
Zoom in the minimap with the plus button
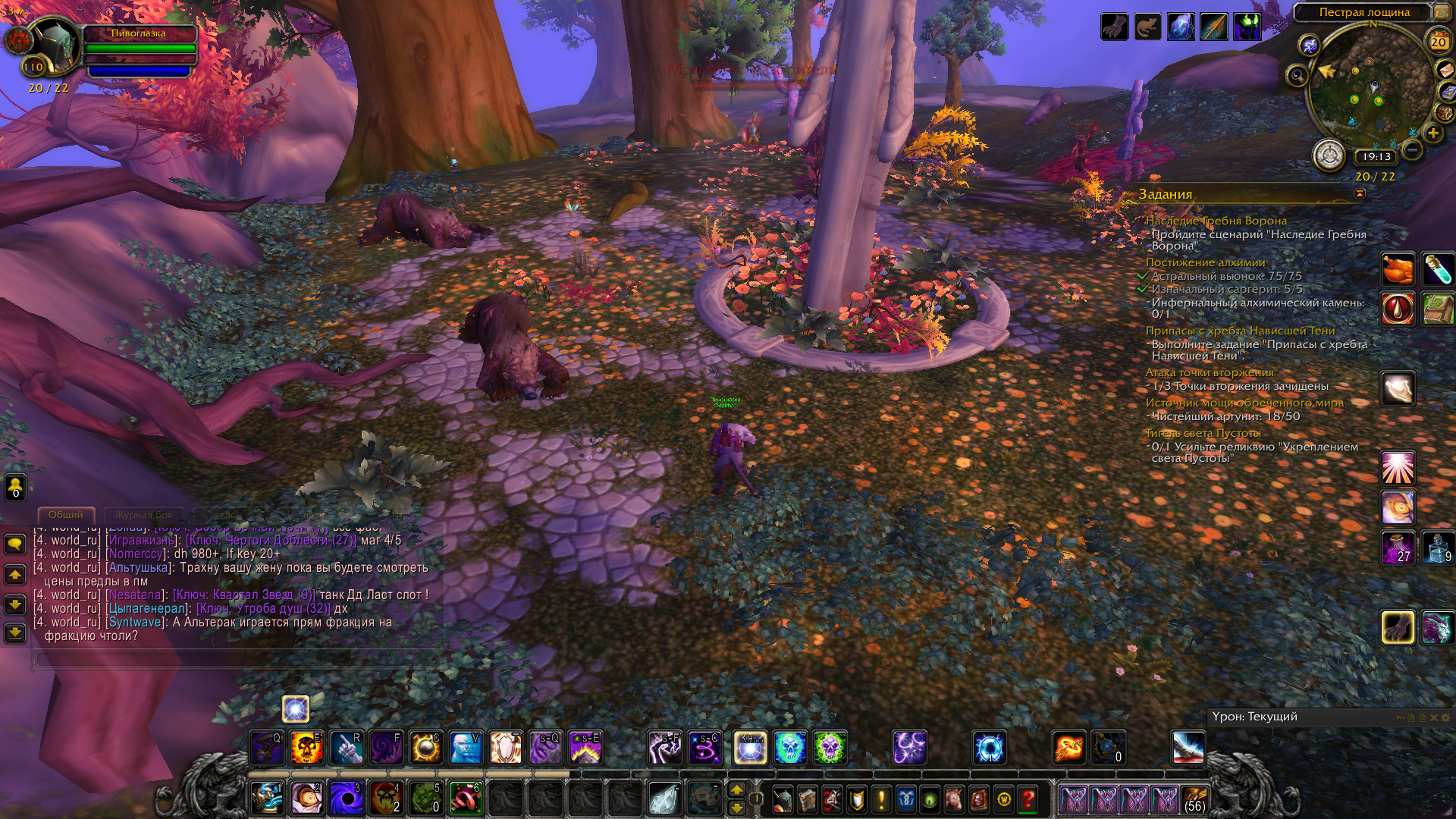pyautogui.click(x=1432, y=133)
